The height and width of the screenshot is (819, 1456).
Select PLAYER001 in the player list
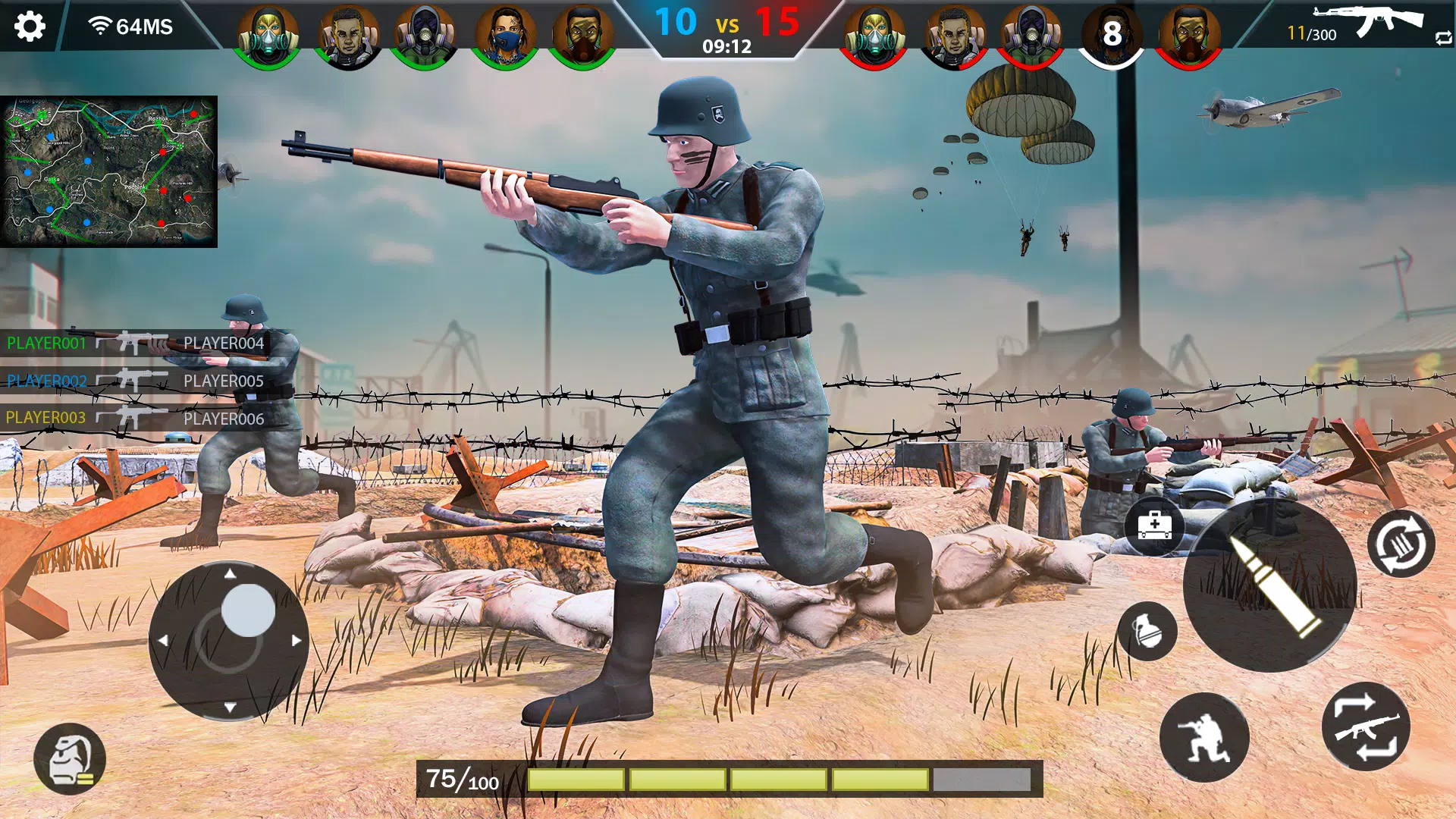[x=47, y=344]
